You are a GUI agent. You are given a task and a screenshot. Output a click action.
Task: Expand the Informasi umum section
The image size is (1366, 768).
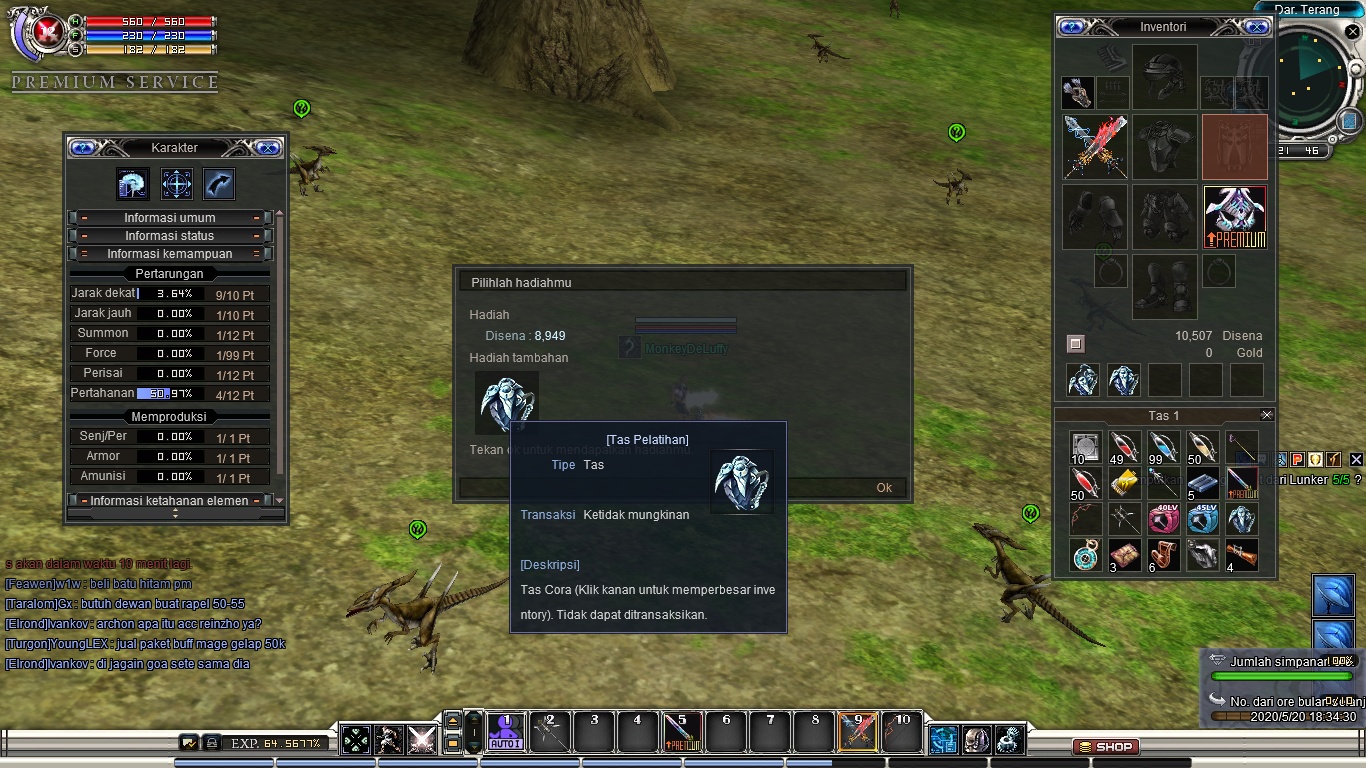(x=170, y=218)
